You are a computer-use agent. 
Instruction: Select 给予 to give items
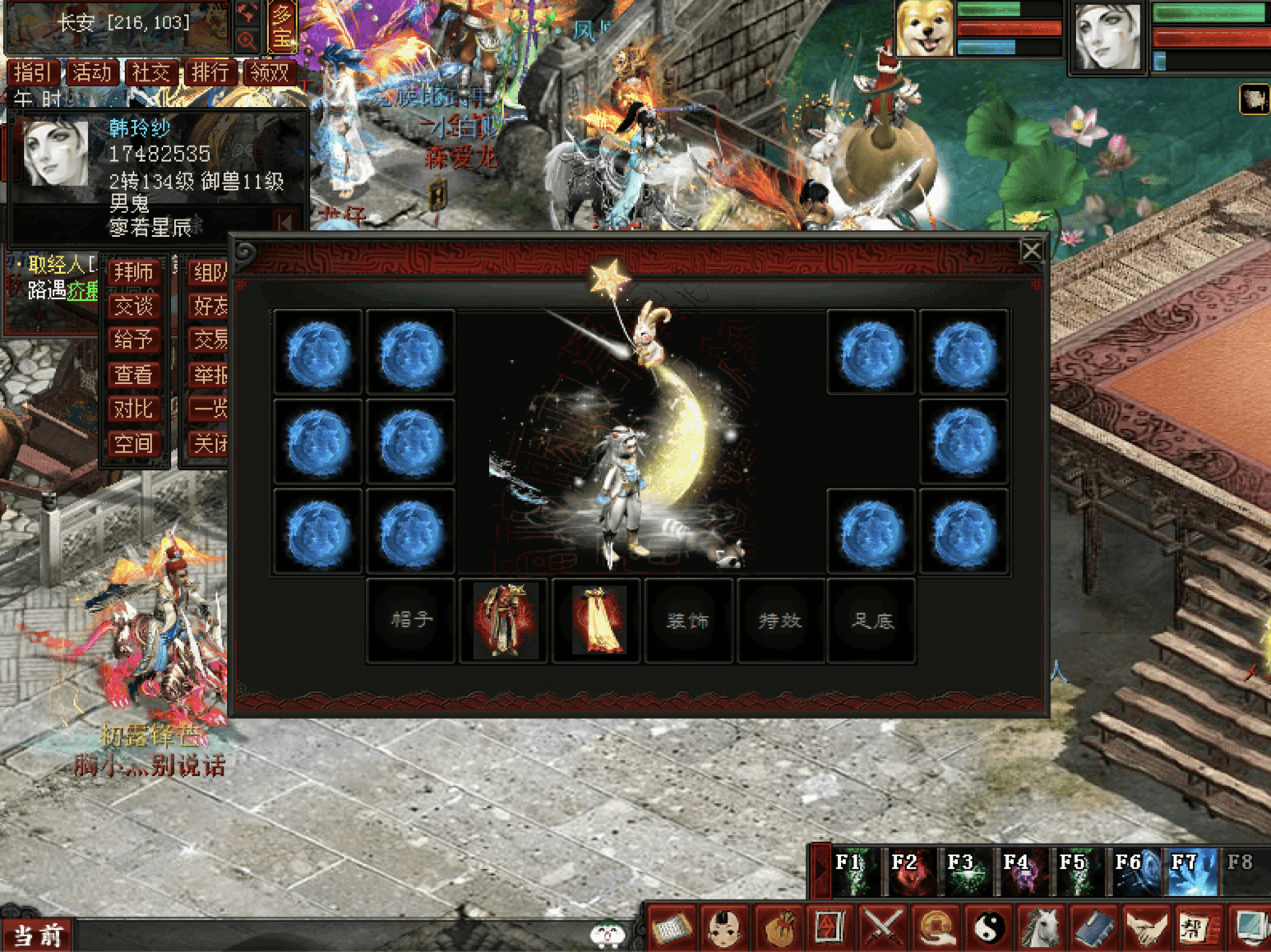(133, 340)
